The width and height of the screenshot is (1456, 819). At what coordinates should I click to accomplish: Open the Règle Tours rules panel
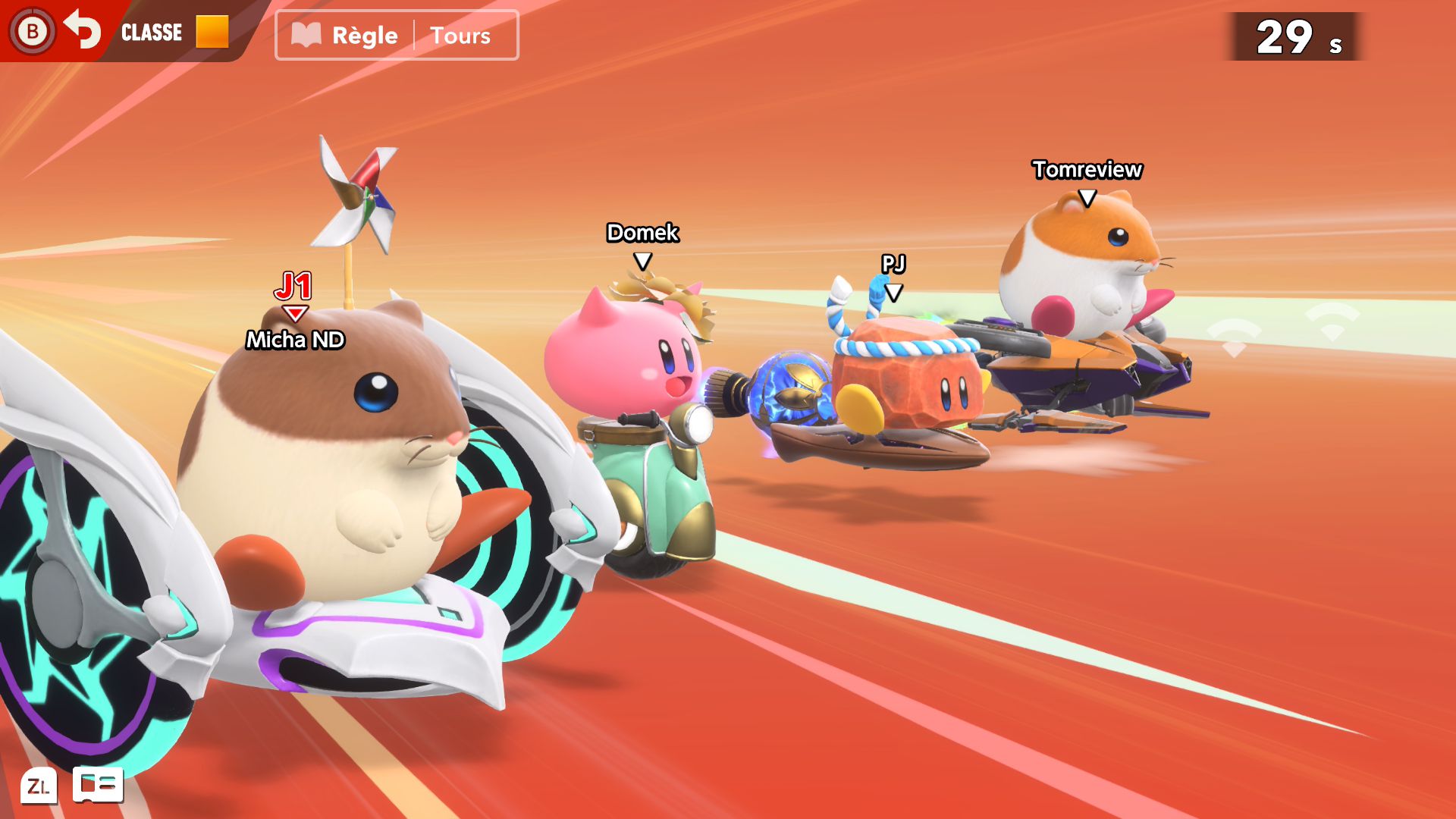click(x=397, y=35)
